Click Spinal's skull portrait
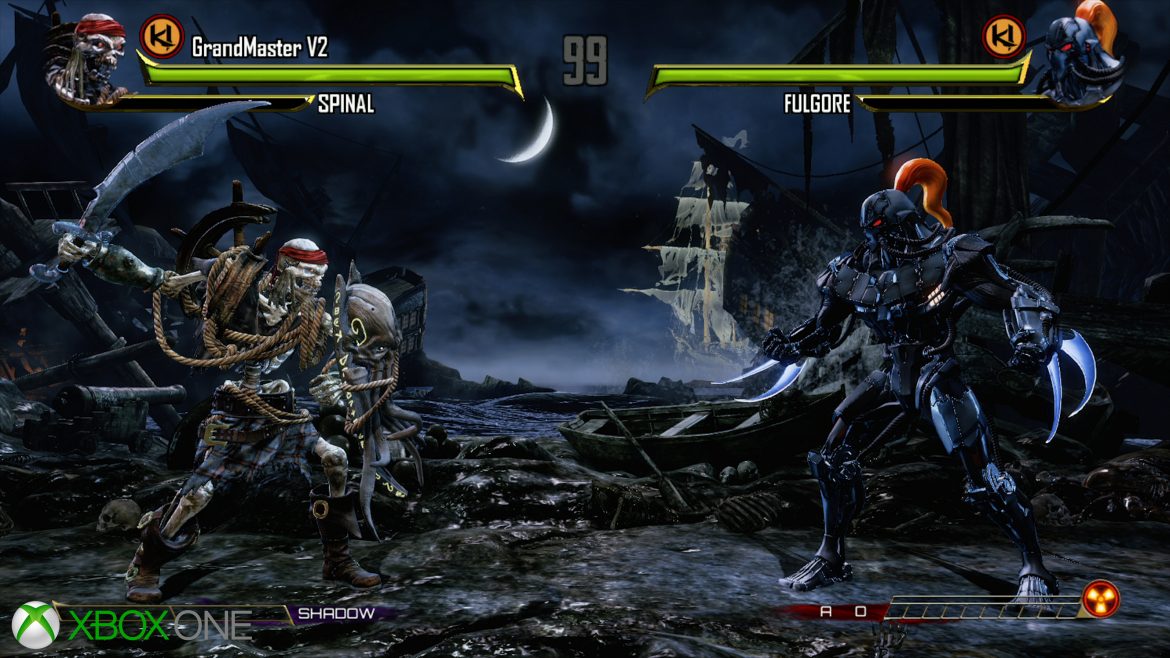The width and height of the screenshot is (1170, 658). click(x=88, y=59)
